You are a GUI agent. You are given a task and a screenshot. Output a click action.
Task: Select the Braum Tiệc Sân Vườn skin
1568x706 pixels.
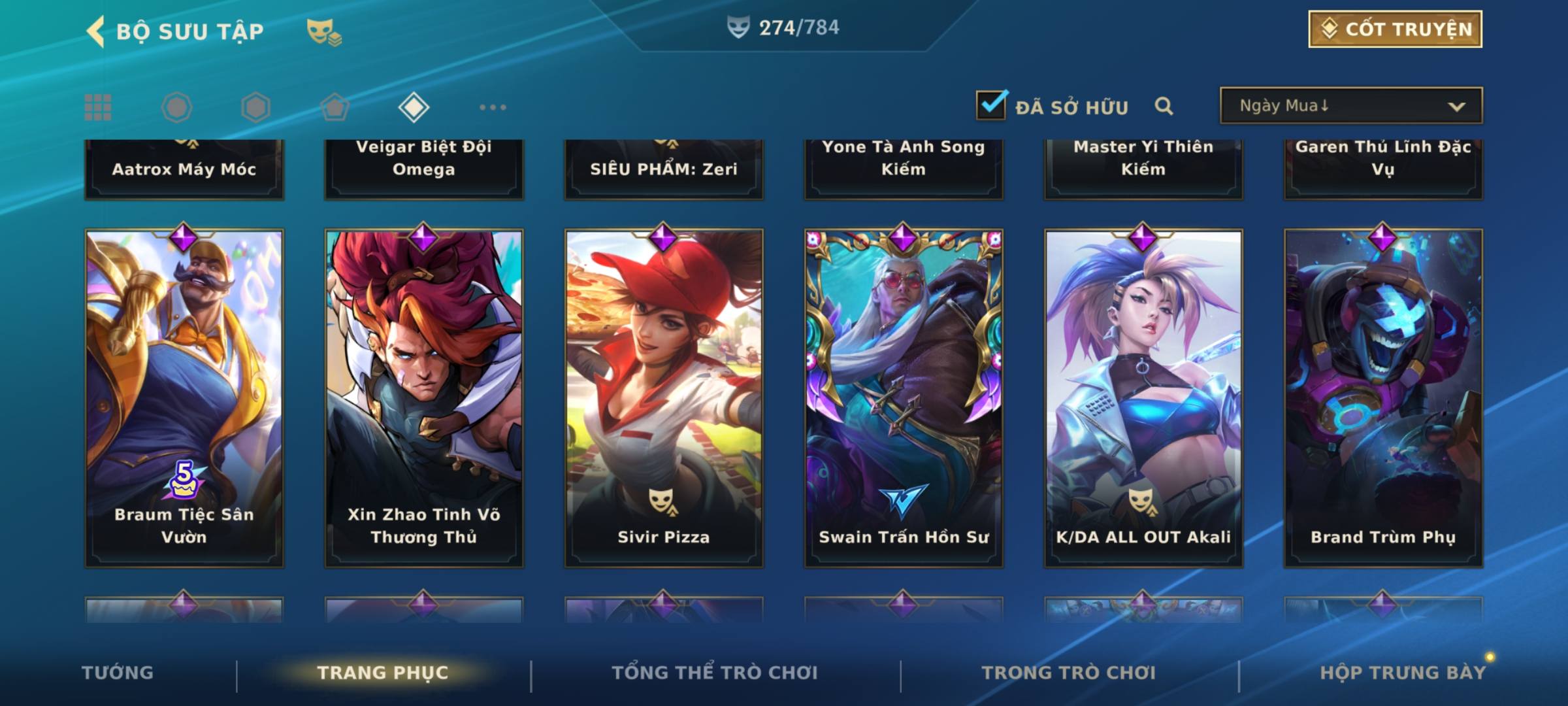coord(184,397)
